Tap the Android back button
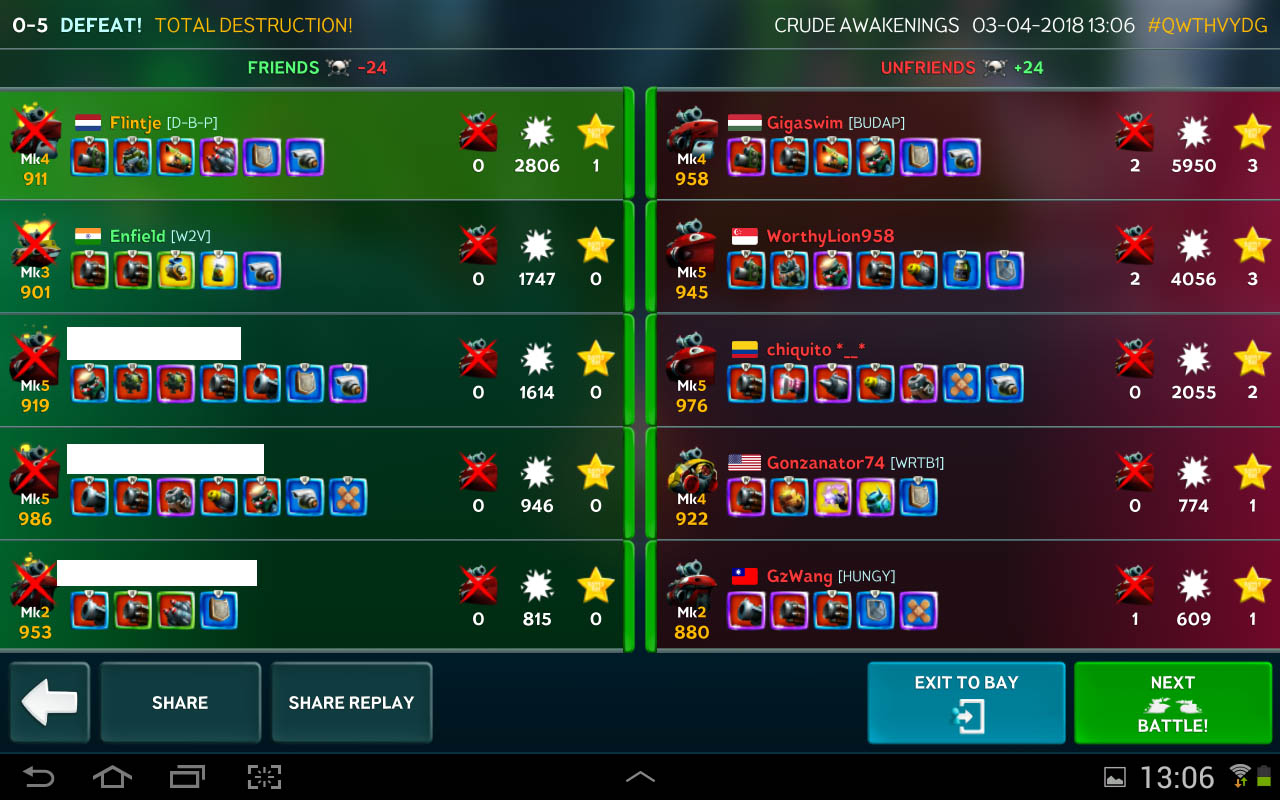 pos(39,776)
